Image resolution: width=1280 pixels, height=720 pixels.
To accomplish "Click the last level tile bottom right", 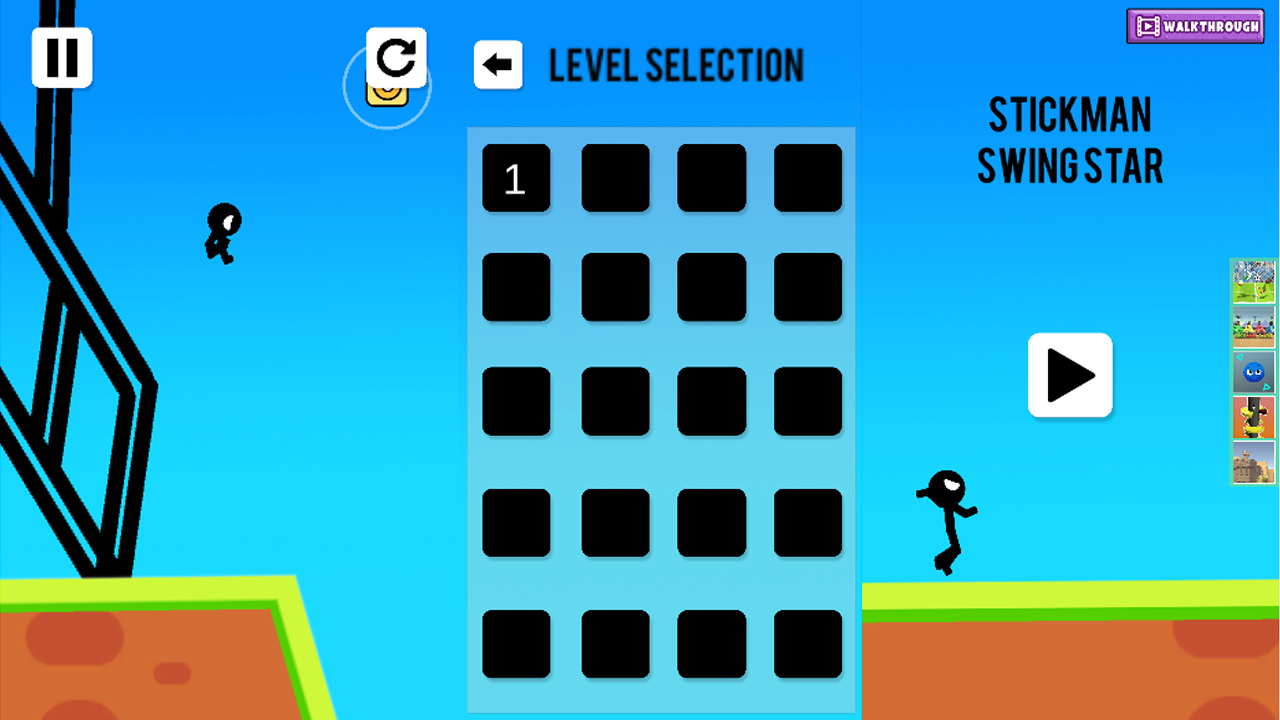I will click(807, 644).
